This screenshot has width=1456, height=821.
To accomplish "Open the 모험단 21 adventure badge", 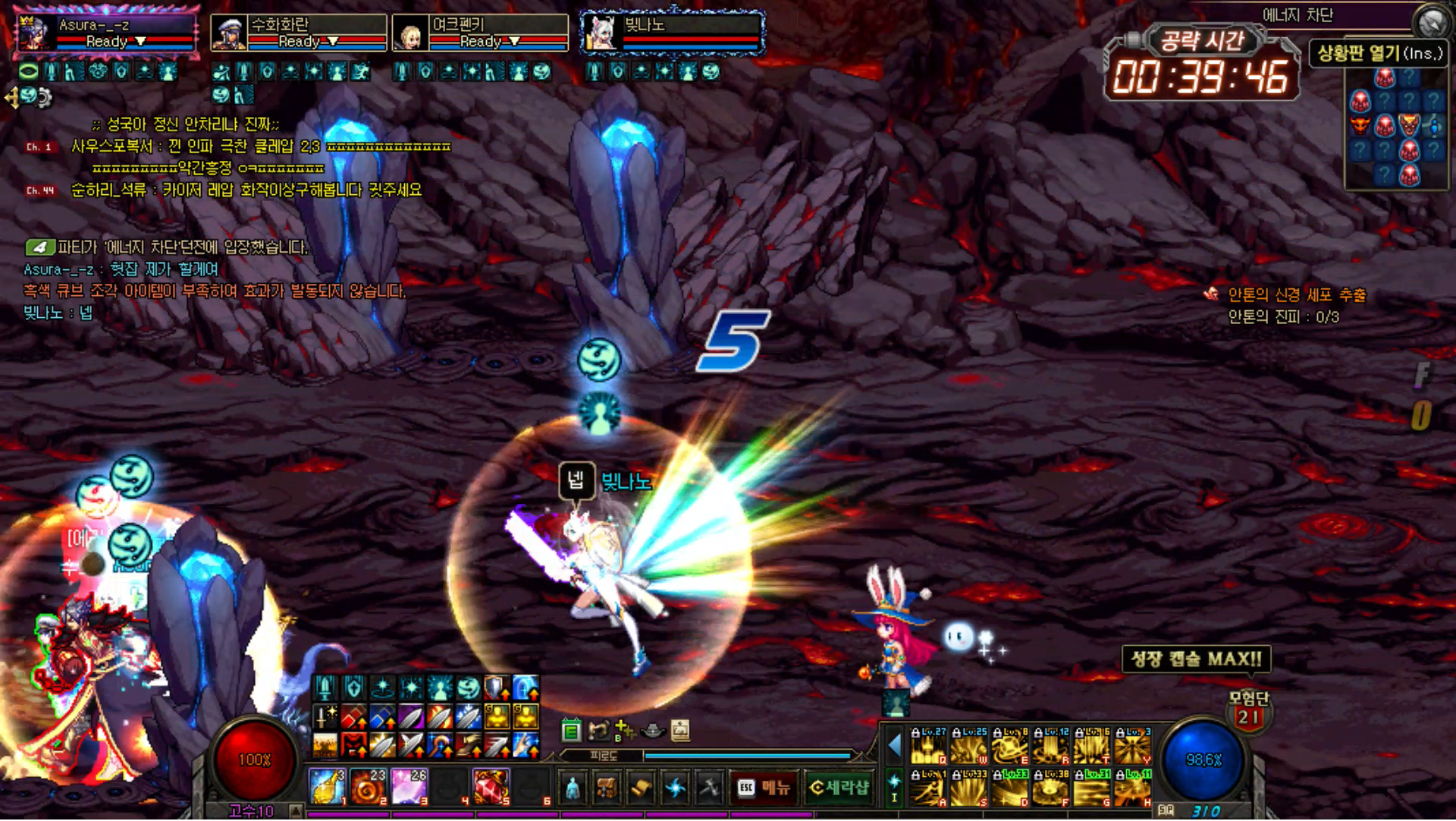I will point(1248,710).
